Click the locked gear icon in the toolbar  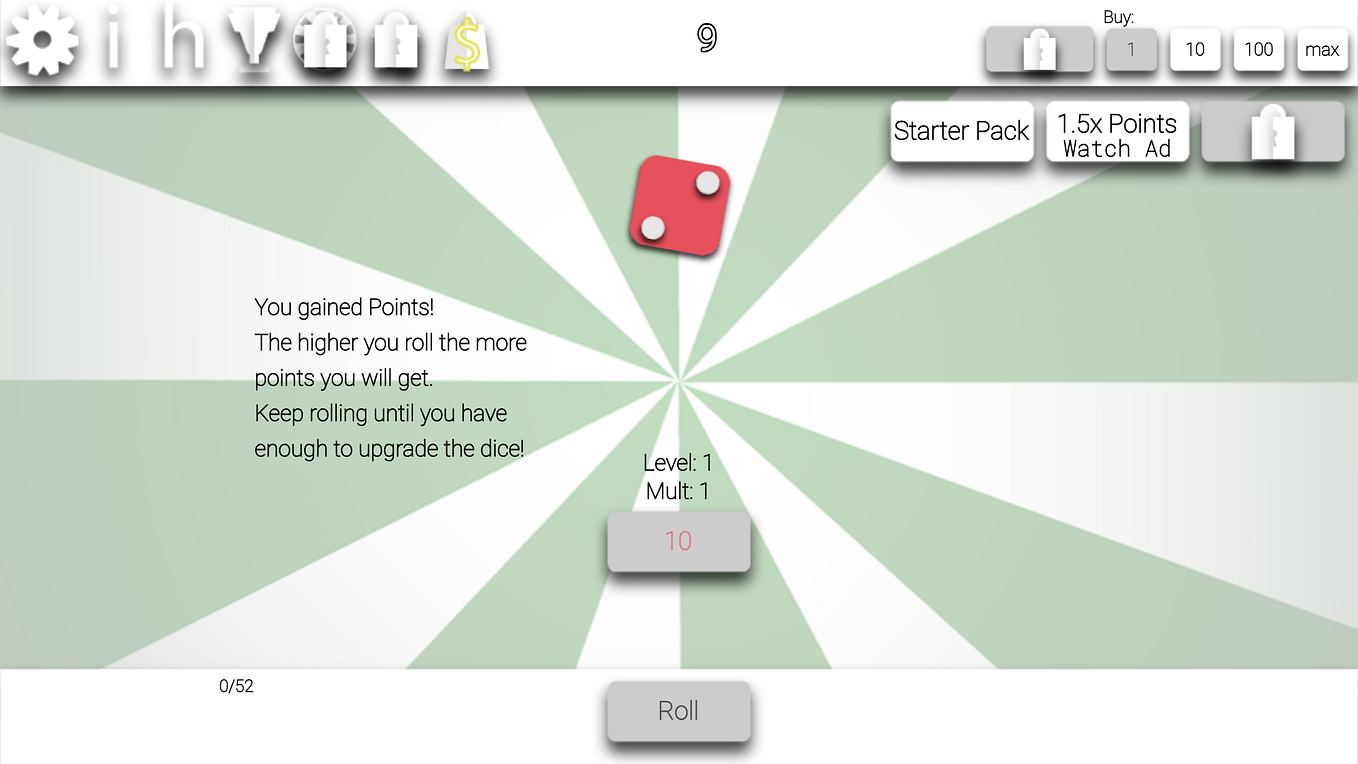324,40
